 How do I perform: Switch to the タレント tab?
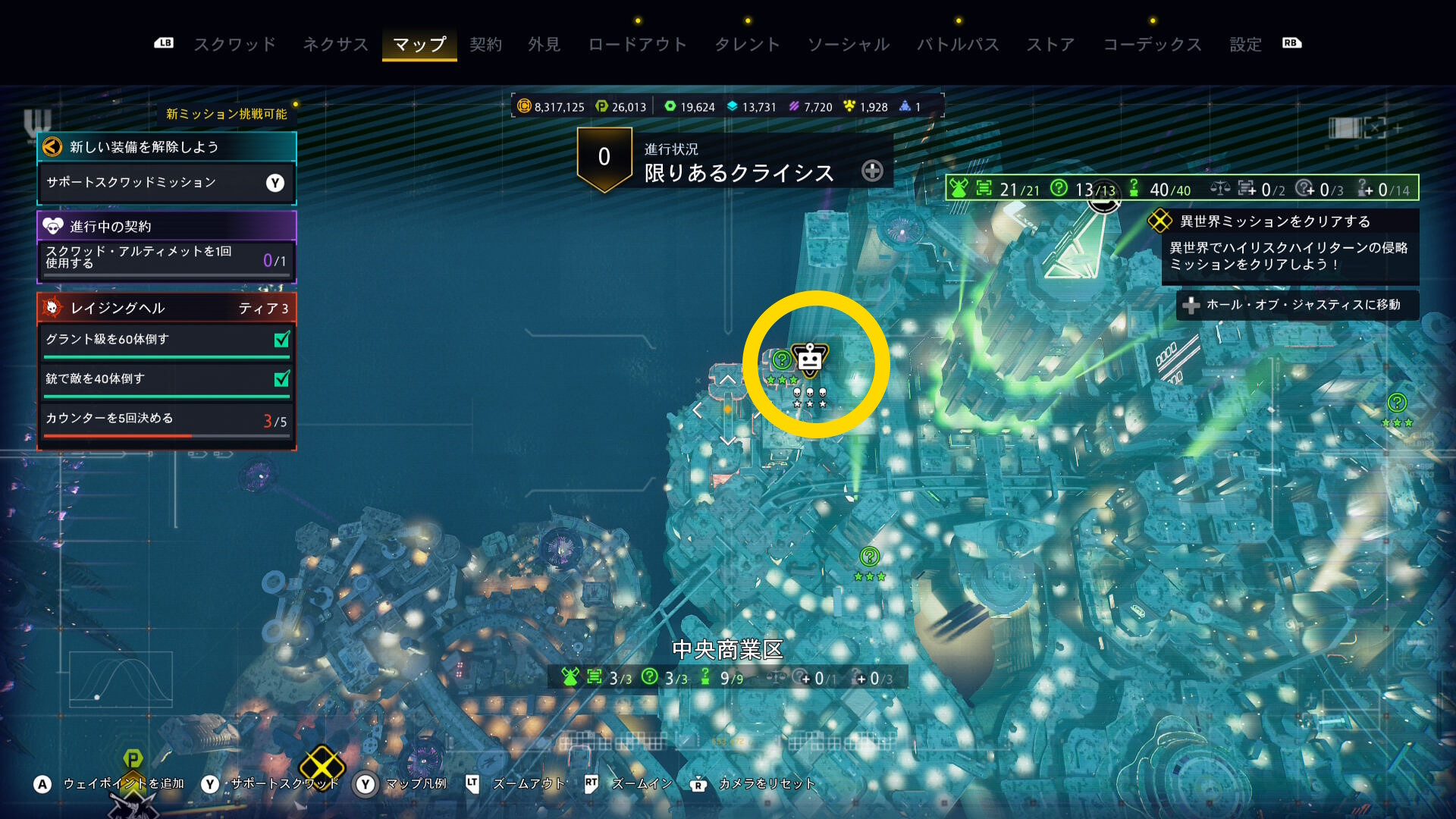tap(747, 44)
